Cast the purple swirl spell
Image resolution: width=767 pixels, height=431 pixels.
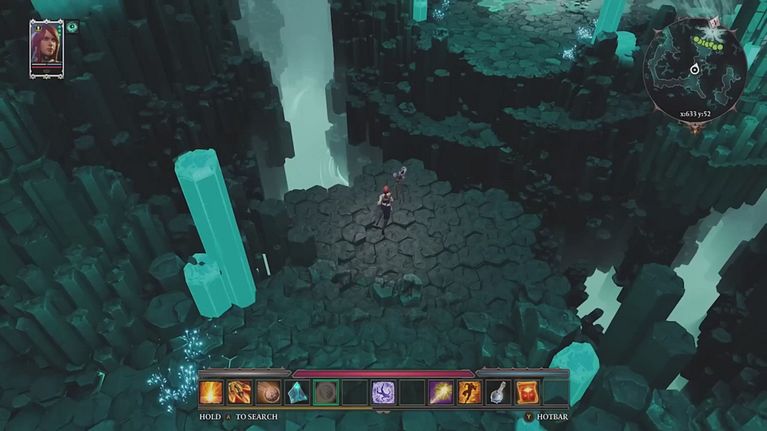383,392
